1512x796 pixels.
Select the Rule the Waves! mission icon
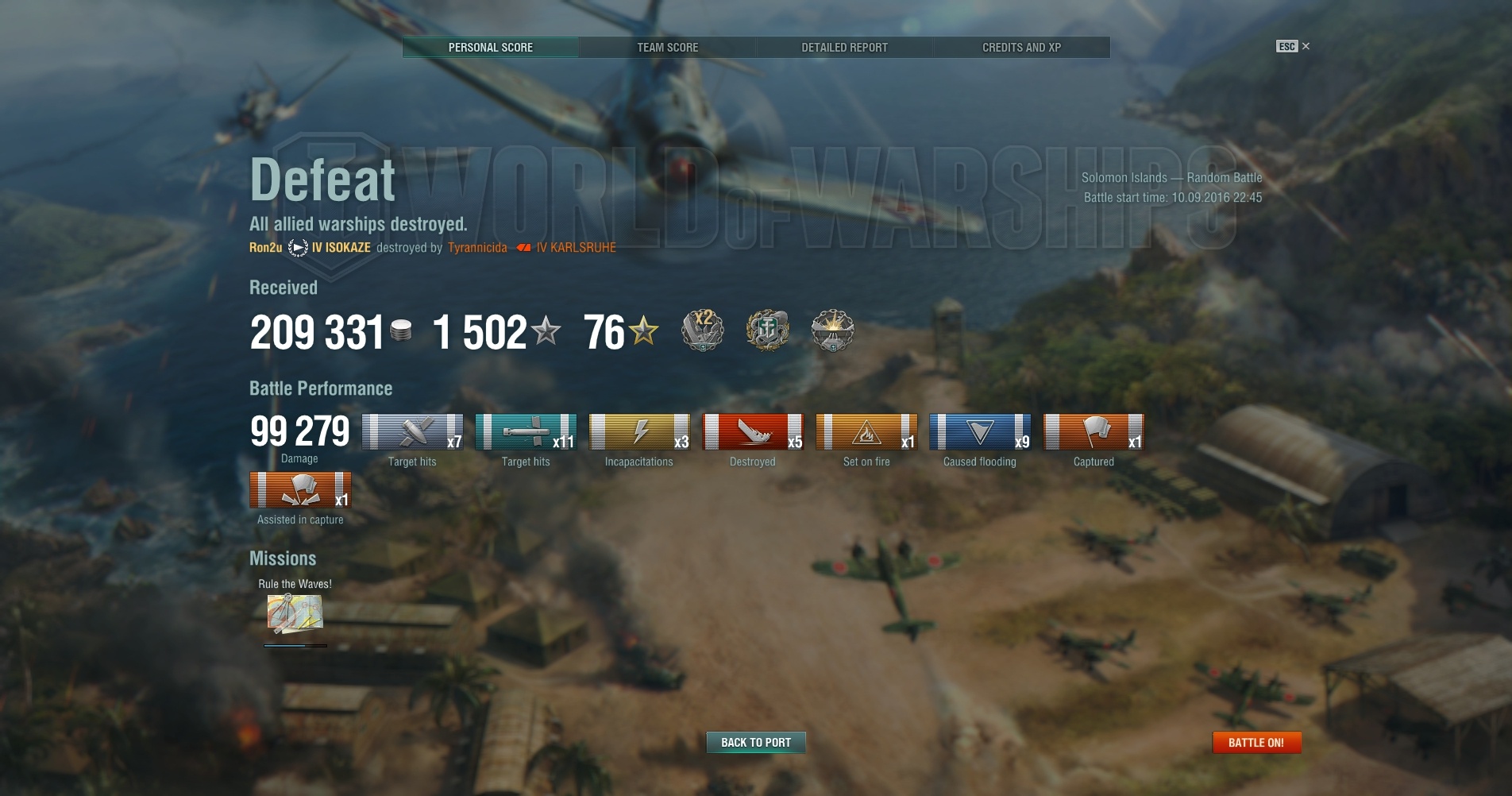click(295, 614)
